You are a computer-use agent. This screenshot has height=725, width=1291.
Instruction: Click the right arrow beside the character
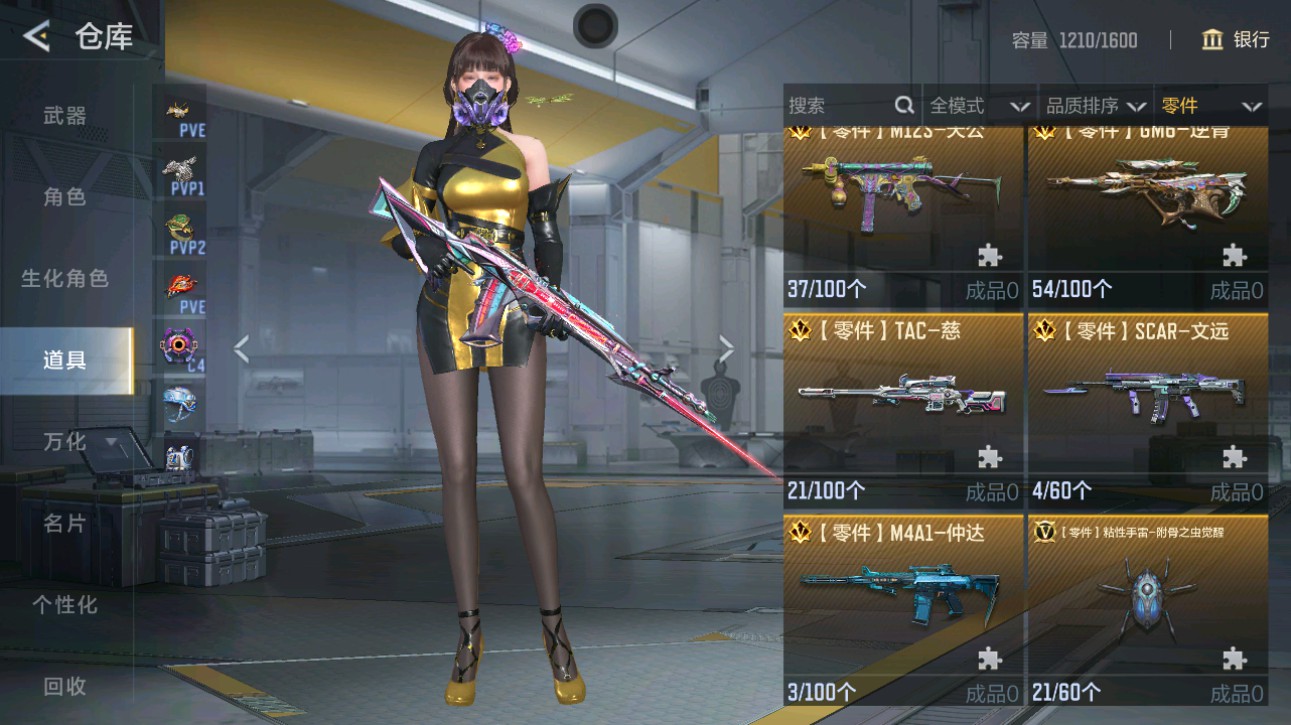727,349
